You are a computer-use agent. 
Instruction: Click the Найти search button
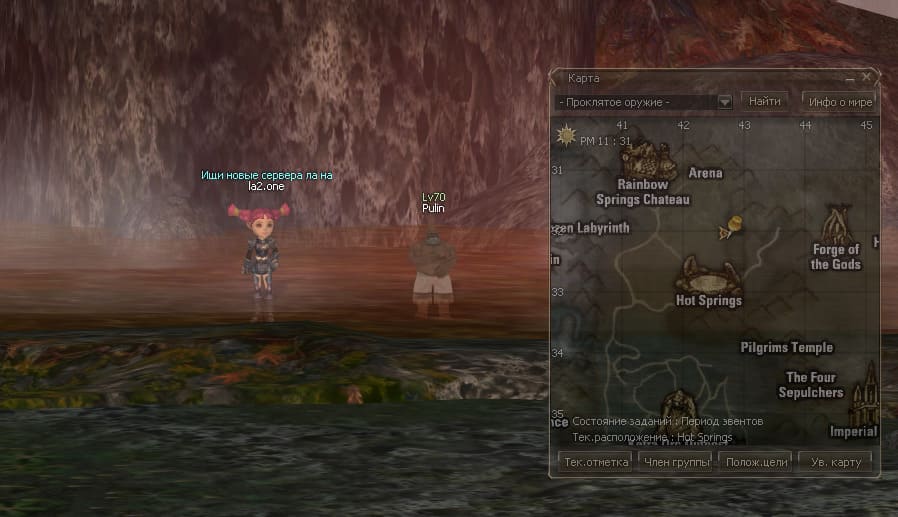[764, 101]
